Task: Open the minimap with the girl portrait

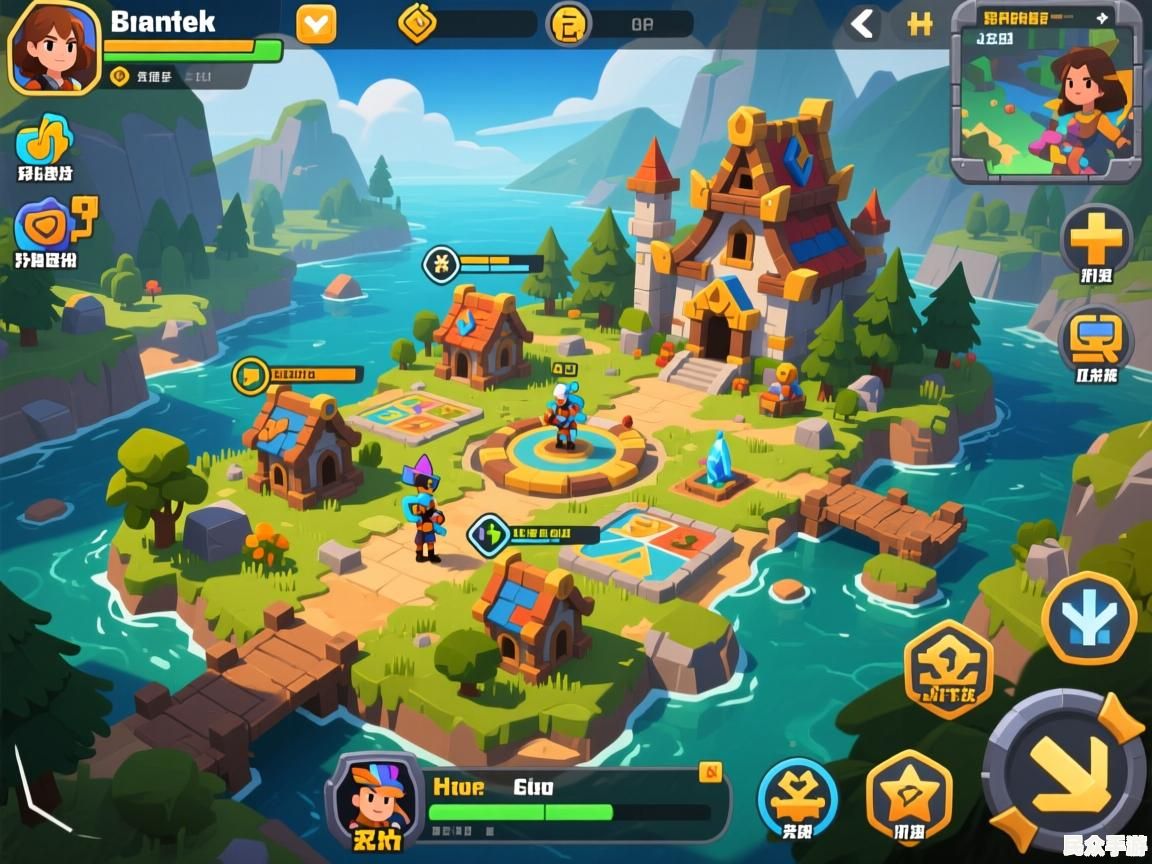Action: pos(1045,92)
